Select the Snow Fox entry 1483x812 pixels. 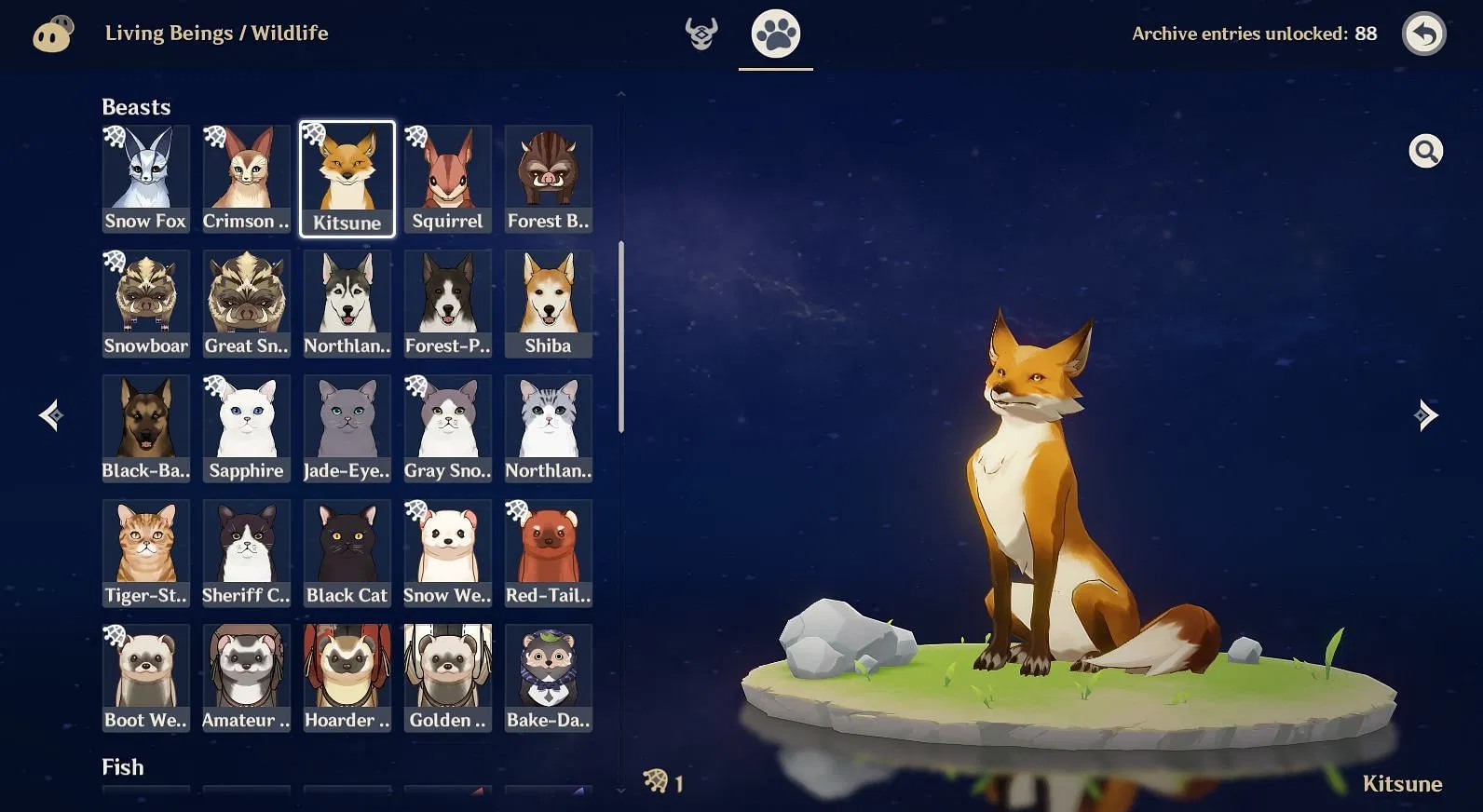tap(145, 177)
